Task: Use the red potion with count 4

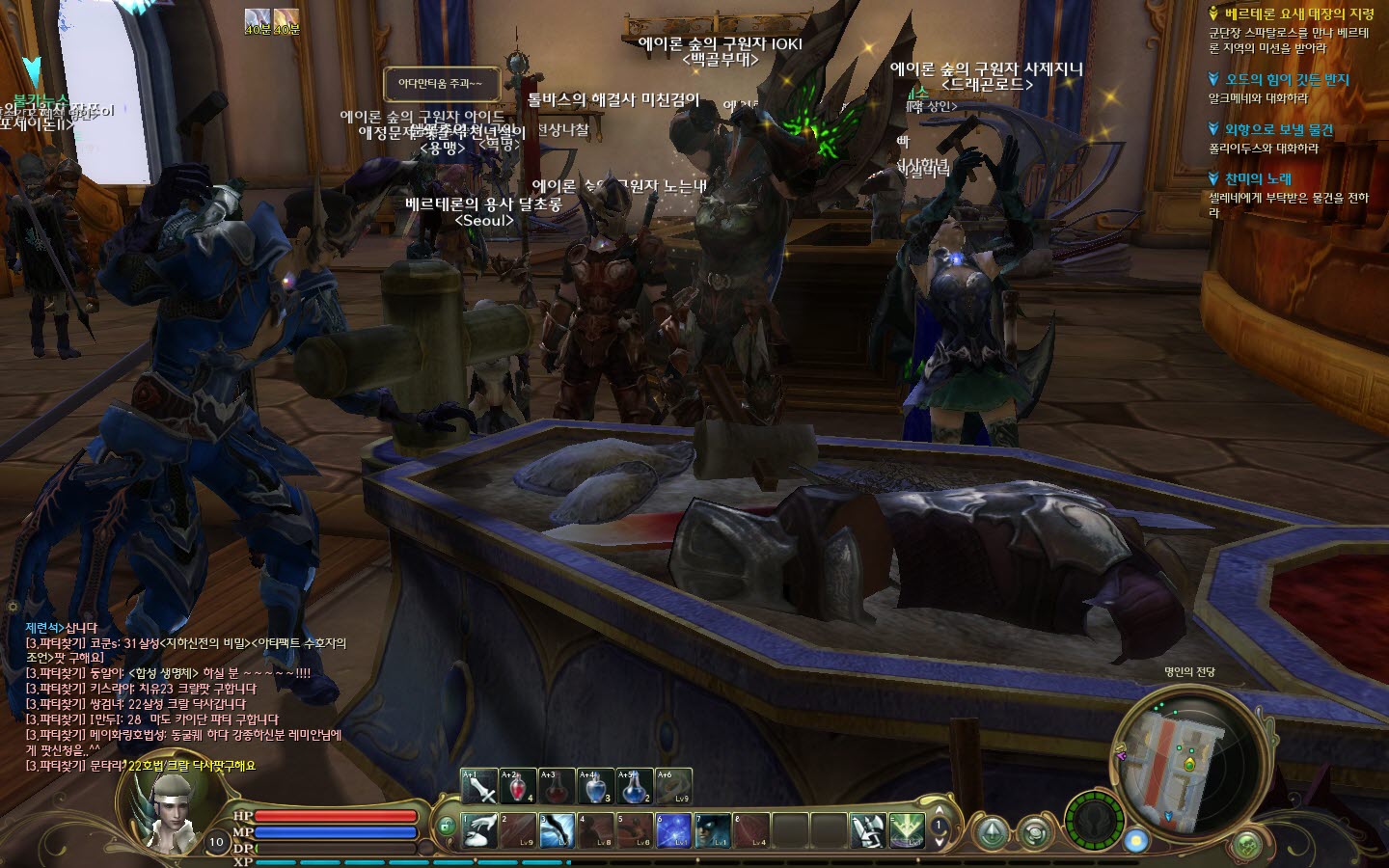Action: pos(518,787)
